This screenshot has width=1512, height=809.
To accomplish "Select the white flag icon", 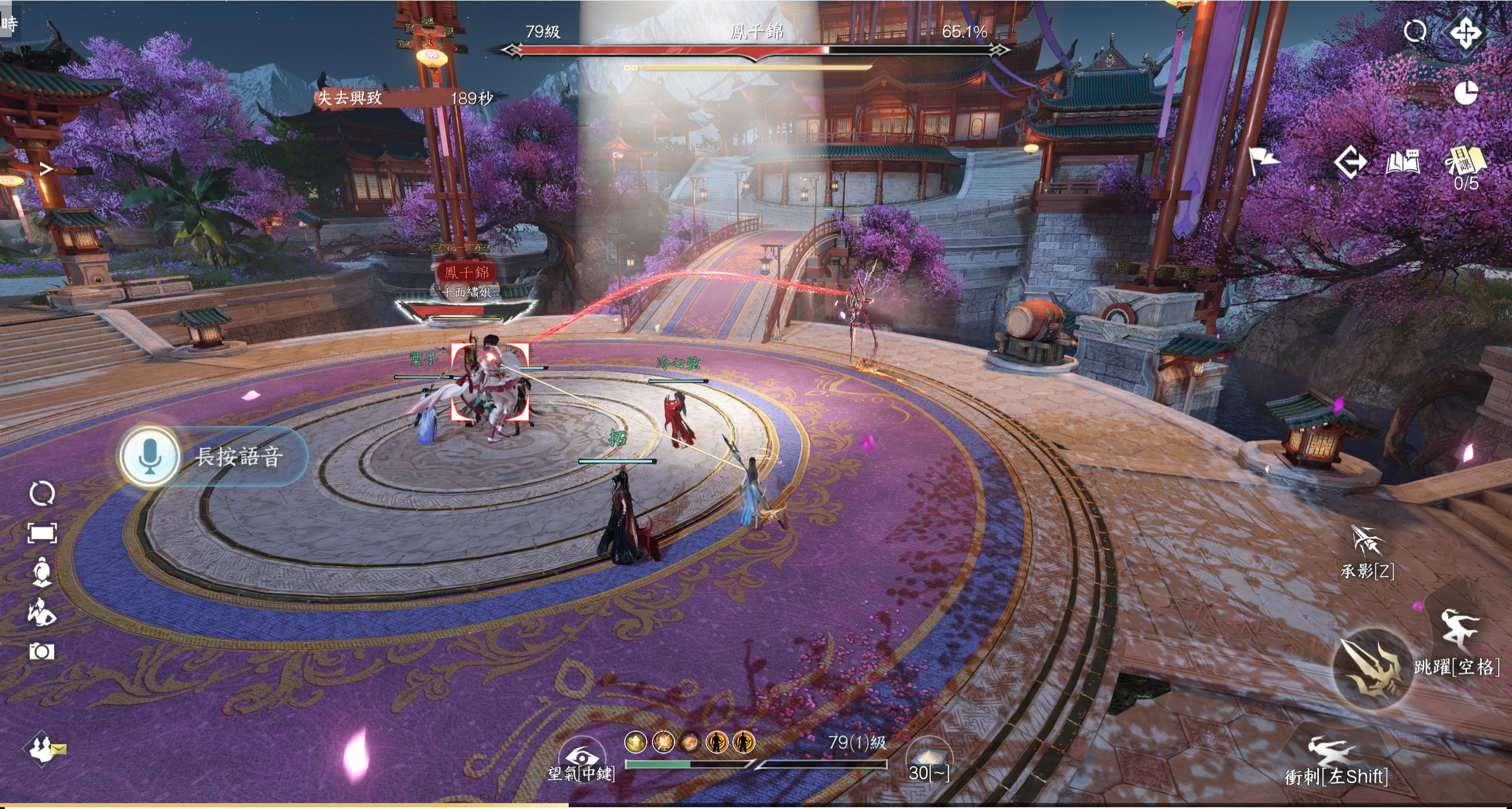I will (x=1263, y=159).
